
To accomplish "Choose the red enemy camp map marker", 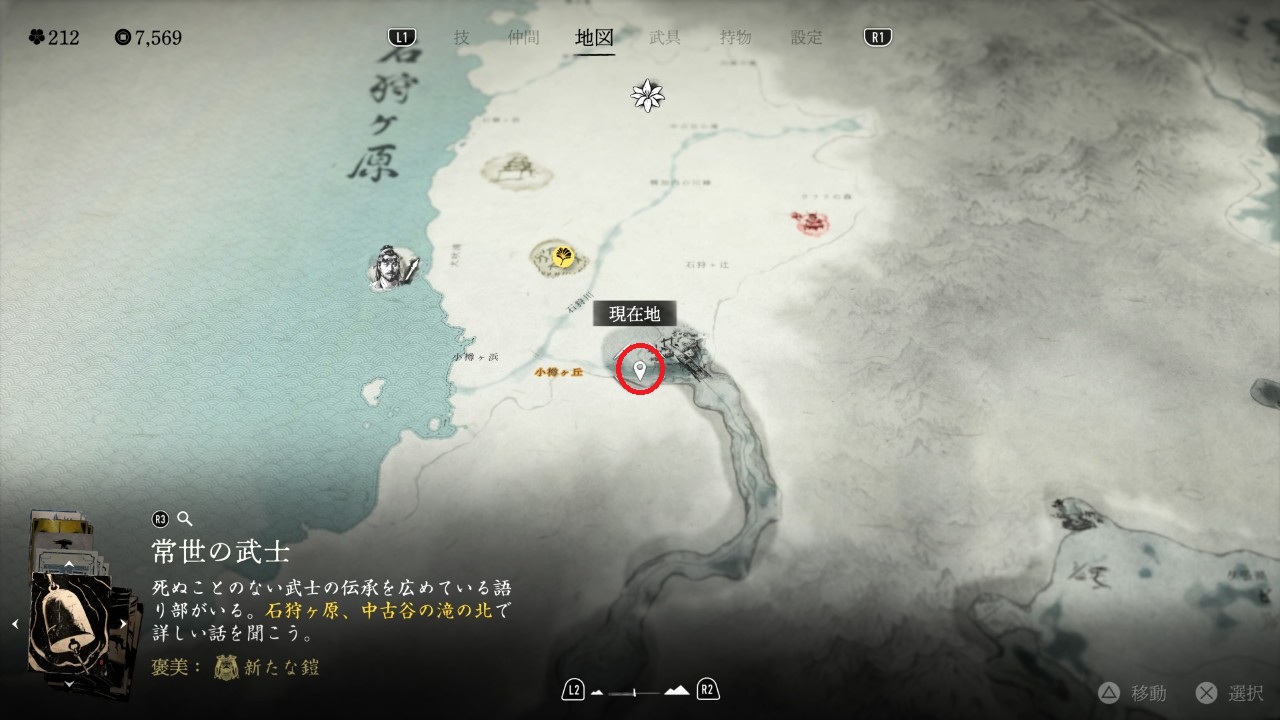I will pos(810,221).
